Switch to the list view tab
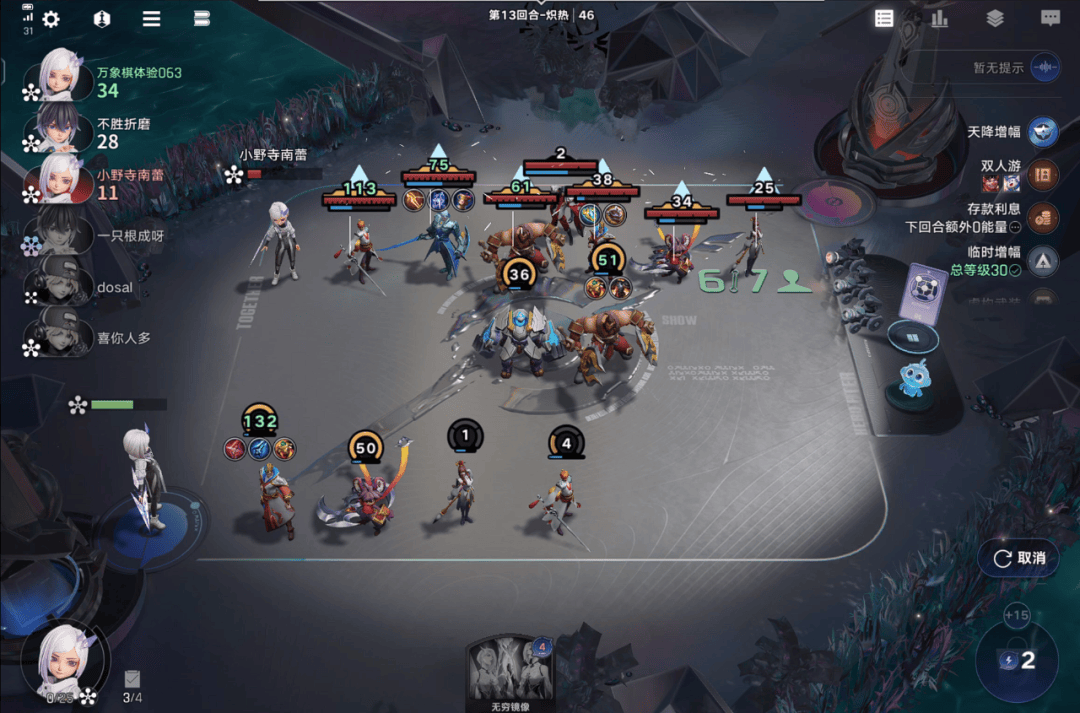Image resolution: width=1080 pixels, height=713 pixels. [x=884, y=18]
